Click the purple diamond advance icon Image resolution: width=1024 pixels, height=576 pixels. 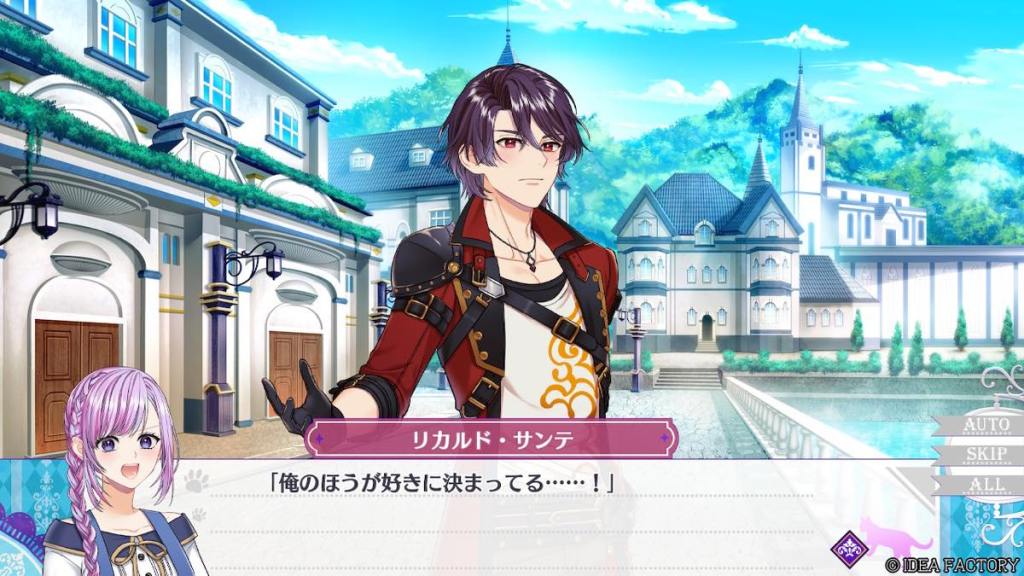point(850,547)
